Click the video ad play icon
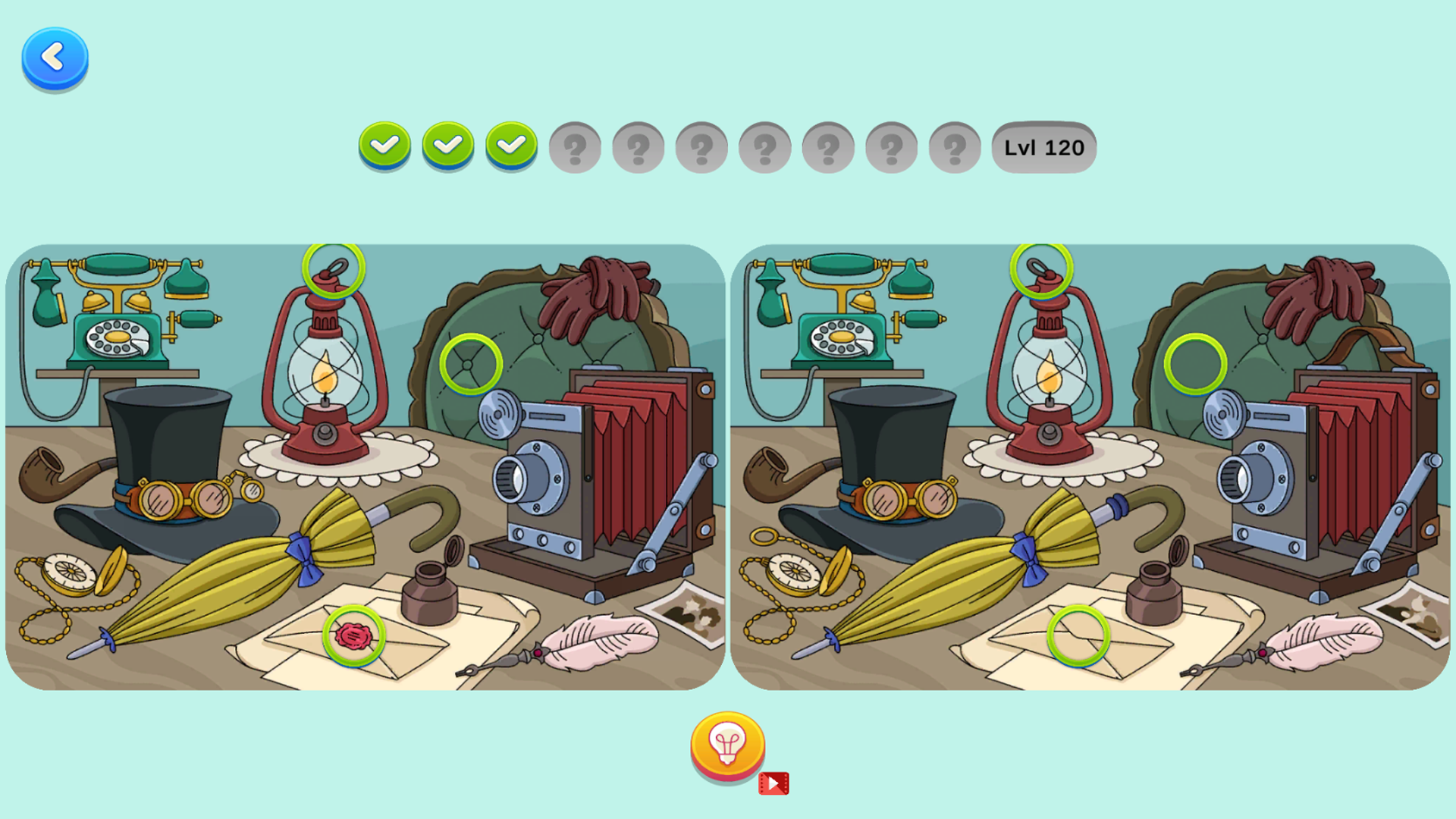 [x=774, y=783]
